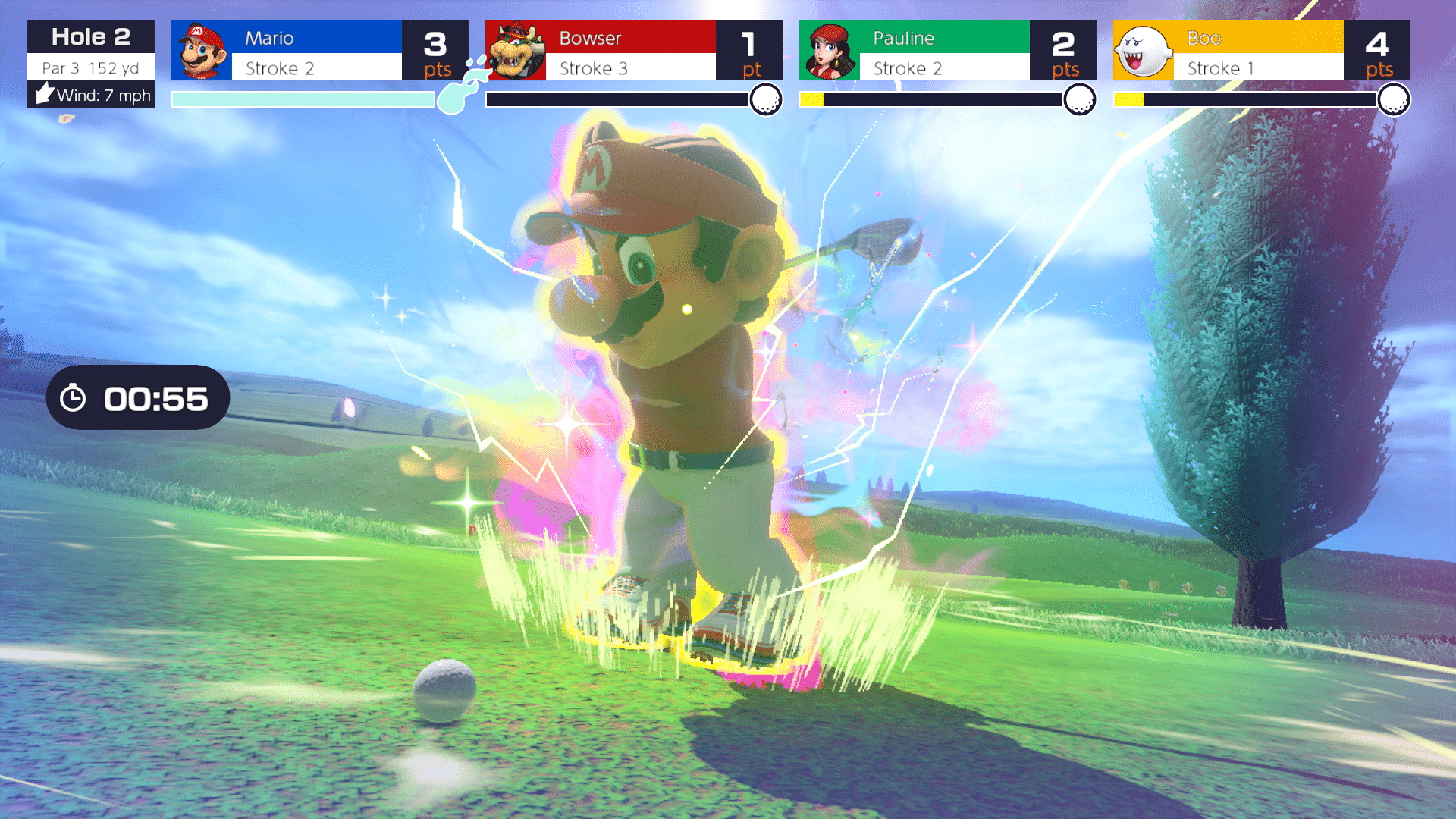This screenshot has width=1456, height=819.
Task: Select Pauline's character portrait icon
Action: [831, 49]
